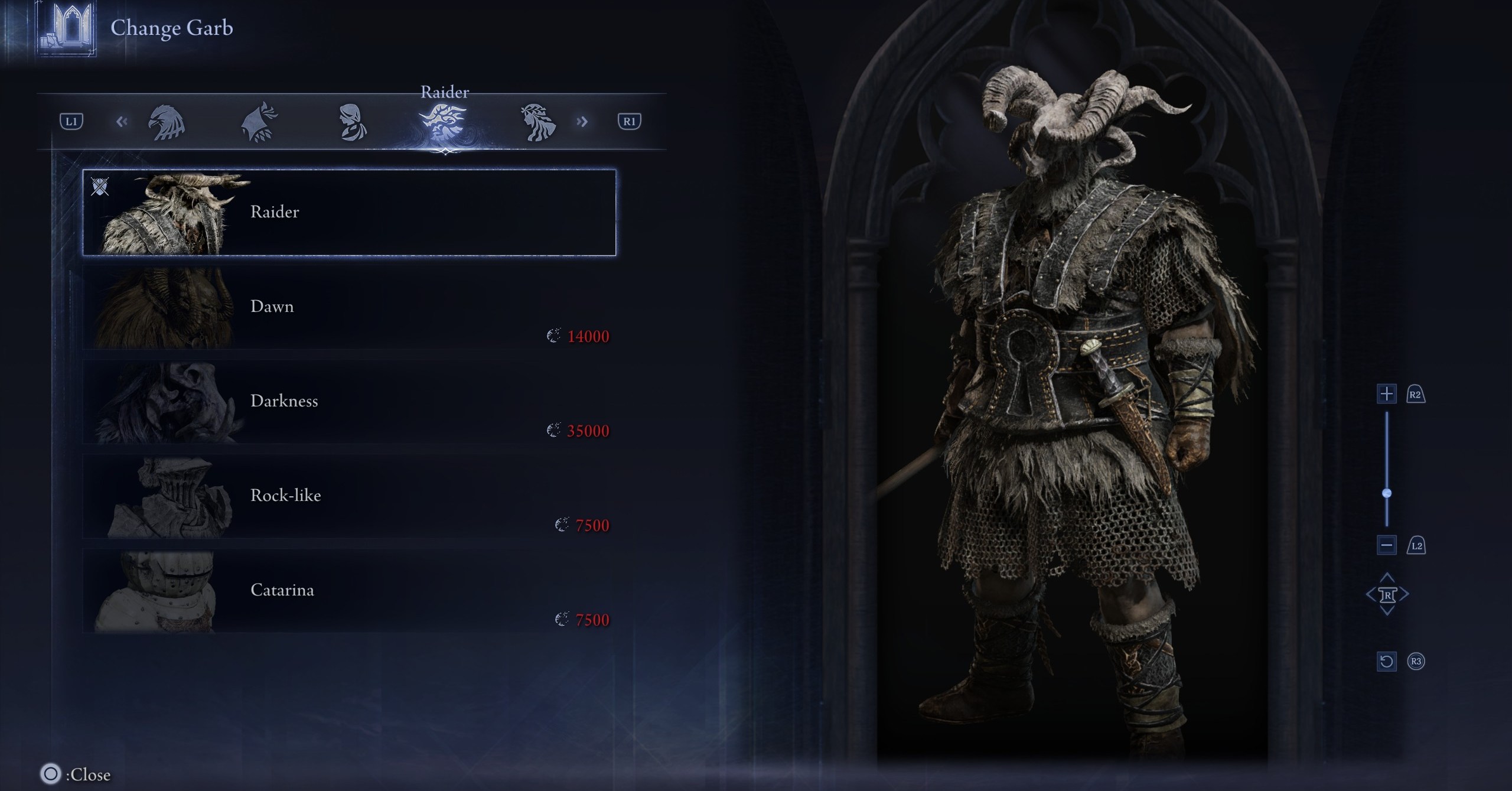Choose the Dawn garb
1512x791 pixels.
[348, 307]
